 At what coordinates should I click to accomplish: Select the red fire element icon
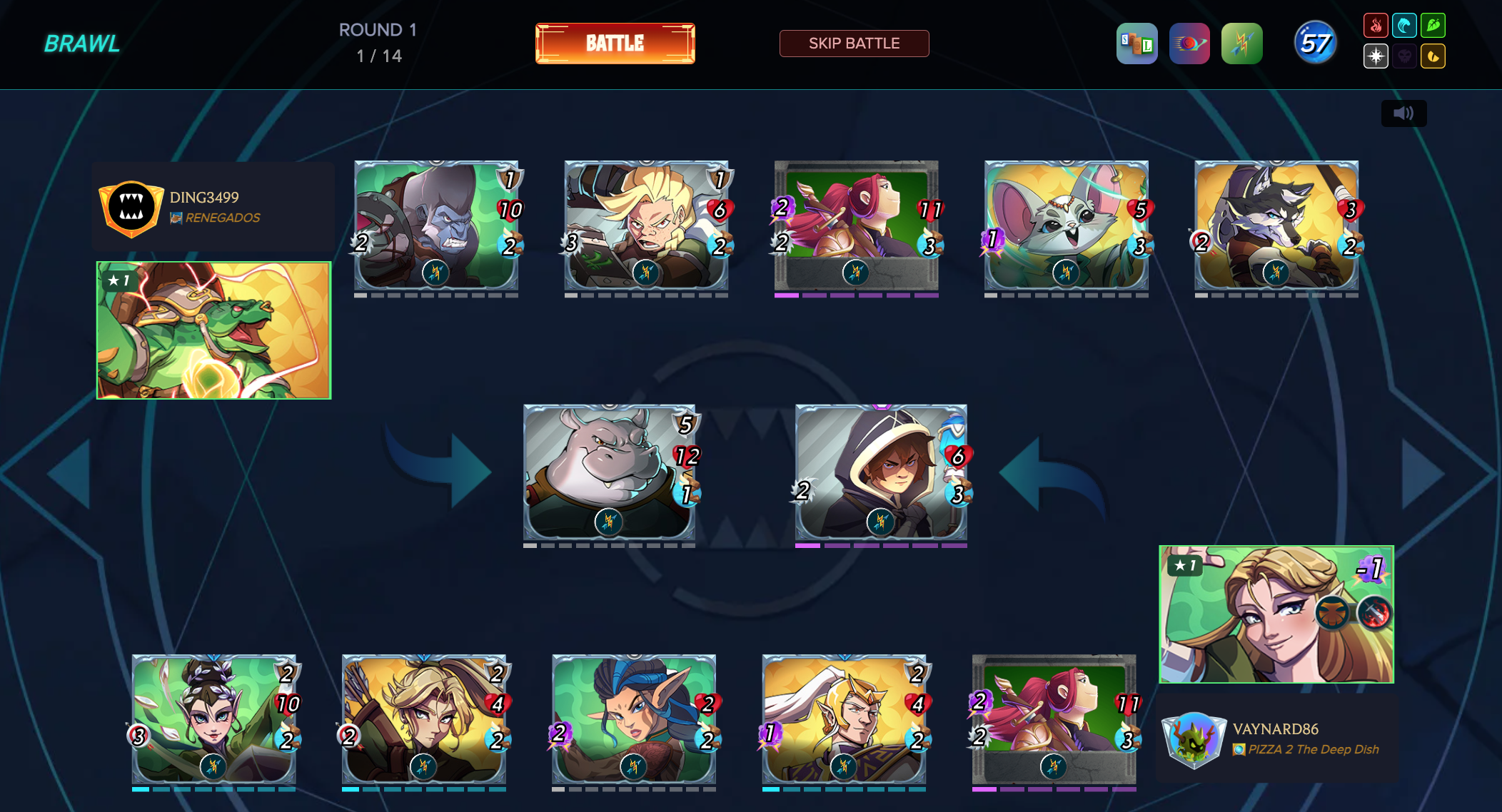pyautogui.click(x=1376, y=26)
